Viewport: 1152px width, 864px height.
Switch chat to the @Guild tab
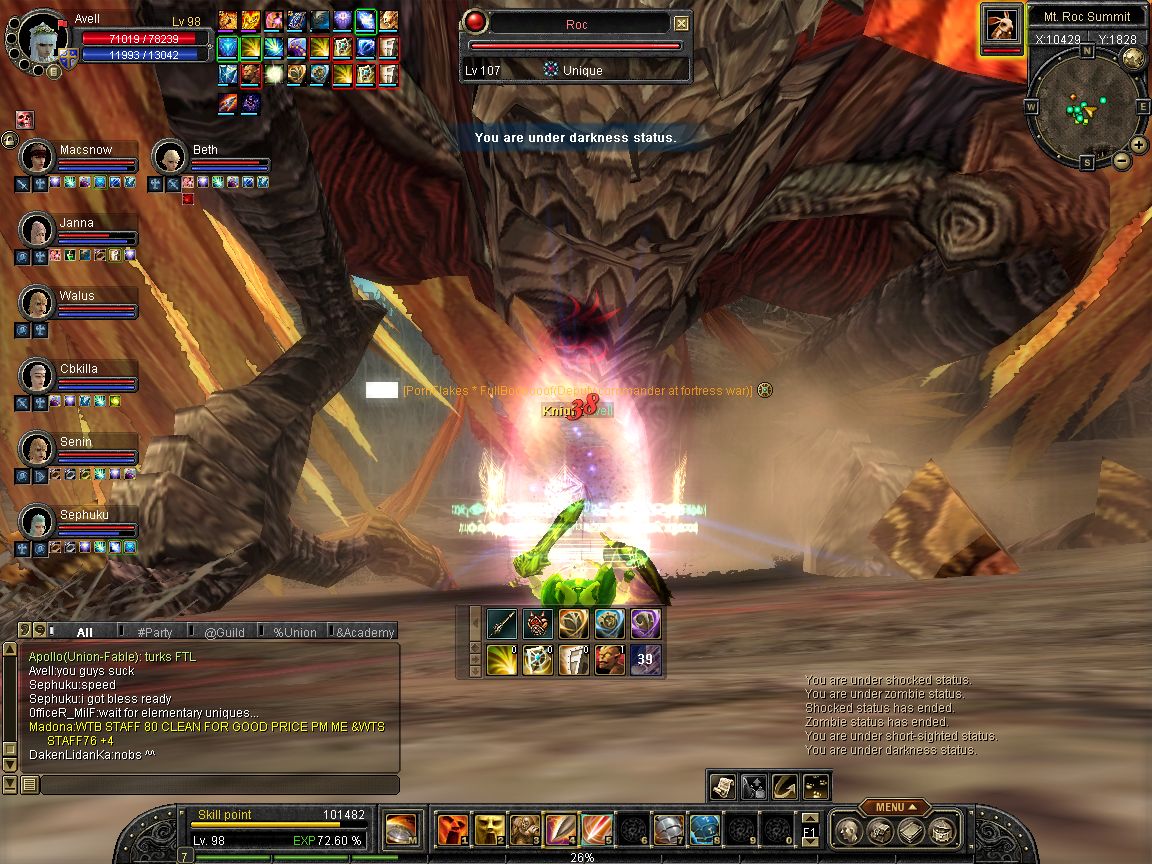point(224,632)
